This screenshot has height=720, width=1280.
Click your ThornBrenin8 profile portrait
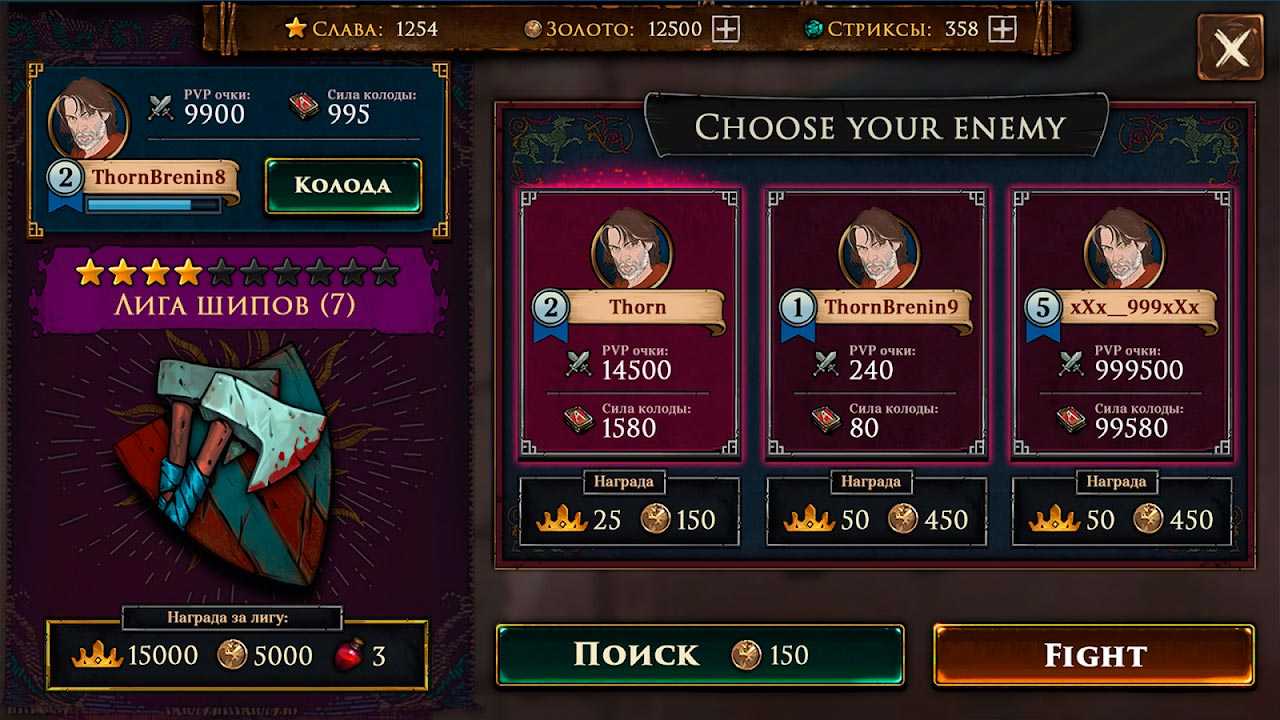[x=88, y=120]
